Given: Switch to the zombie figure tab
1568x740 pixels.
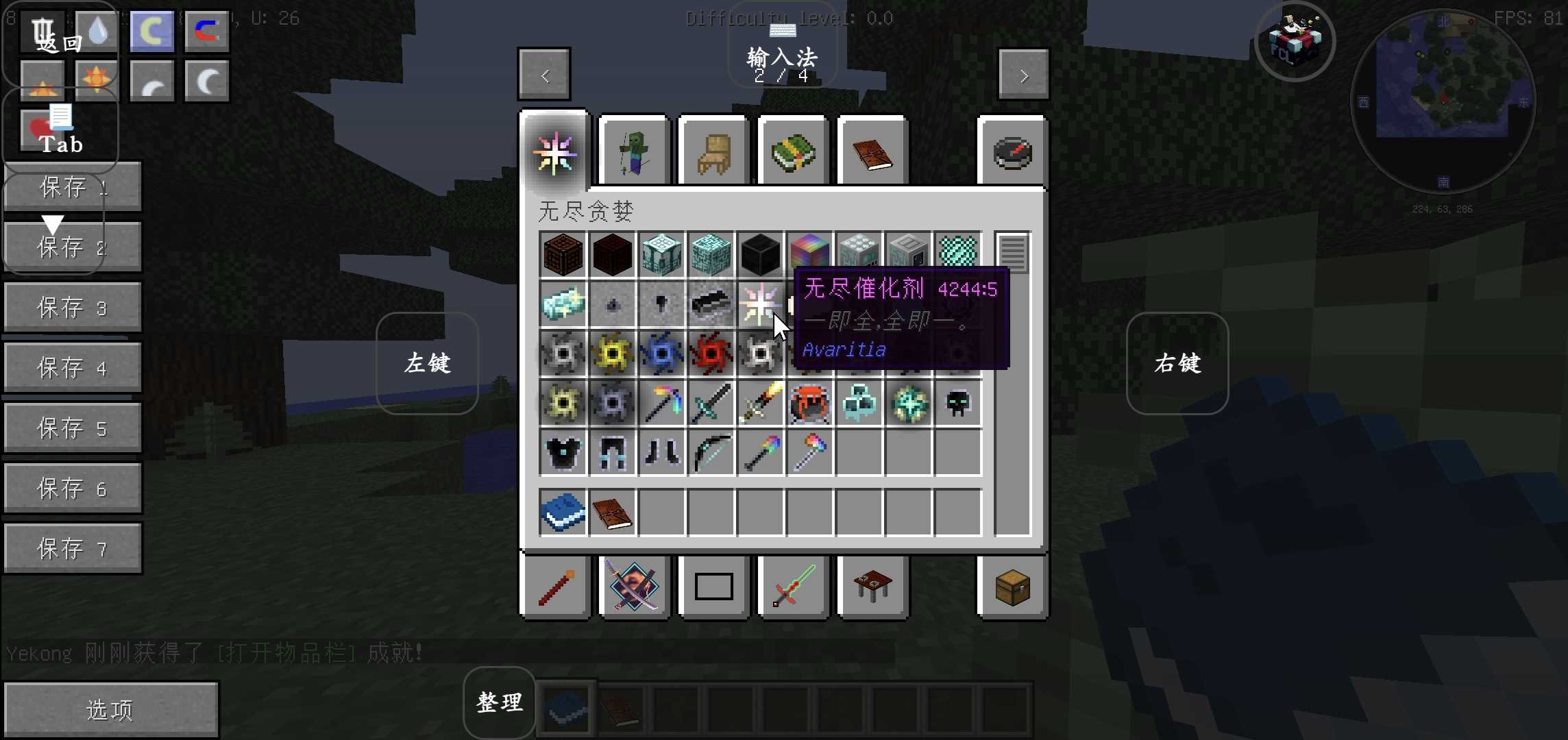Looking at the screenshot, I should 634,152.
